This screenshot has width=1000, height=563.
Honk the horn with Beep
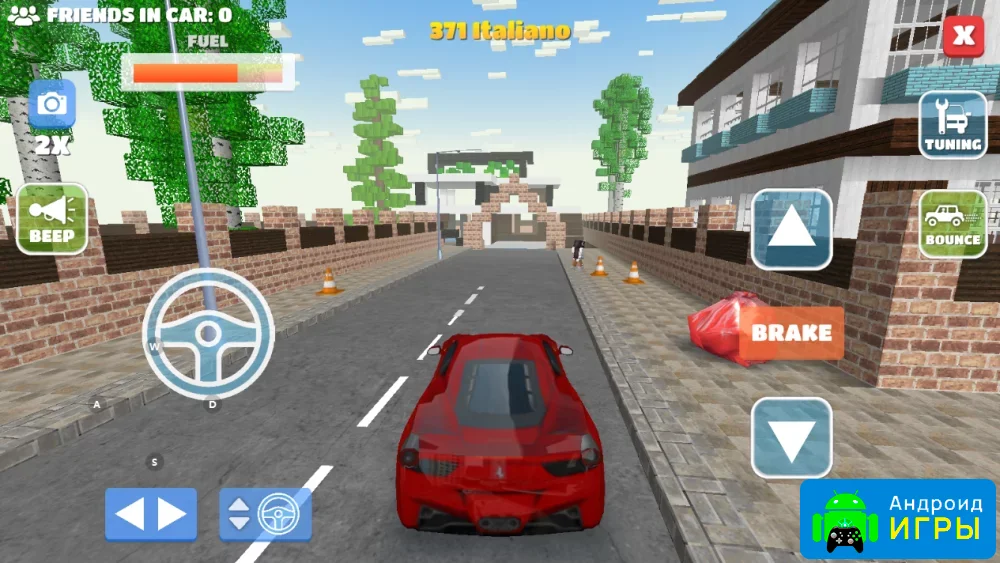click(x=52, y=218)
